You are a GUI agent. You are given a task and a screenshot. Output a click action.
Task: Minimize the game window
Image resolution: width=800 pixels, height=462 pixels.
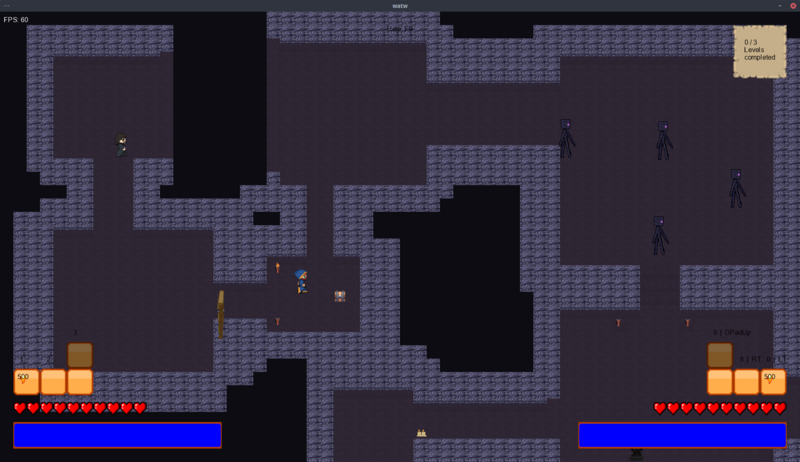click(779, 6)
